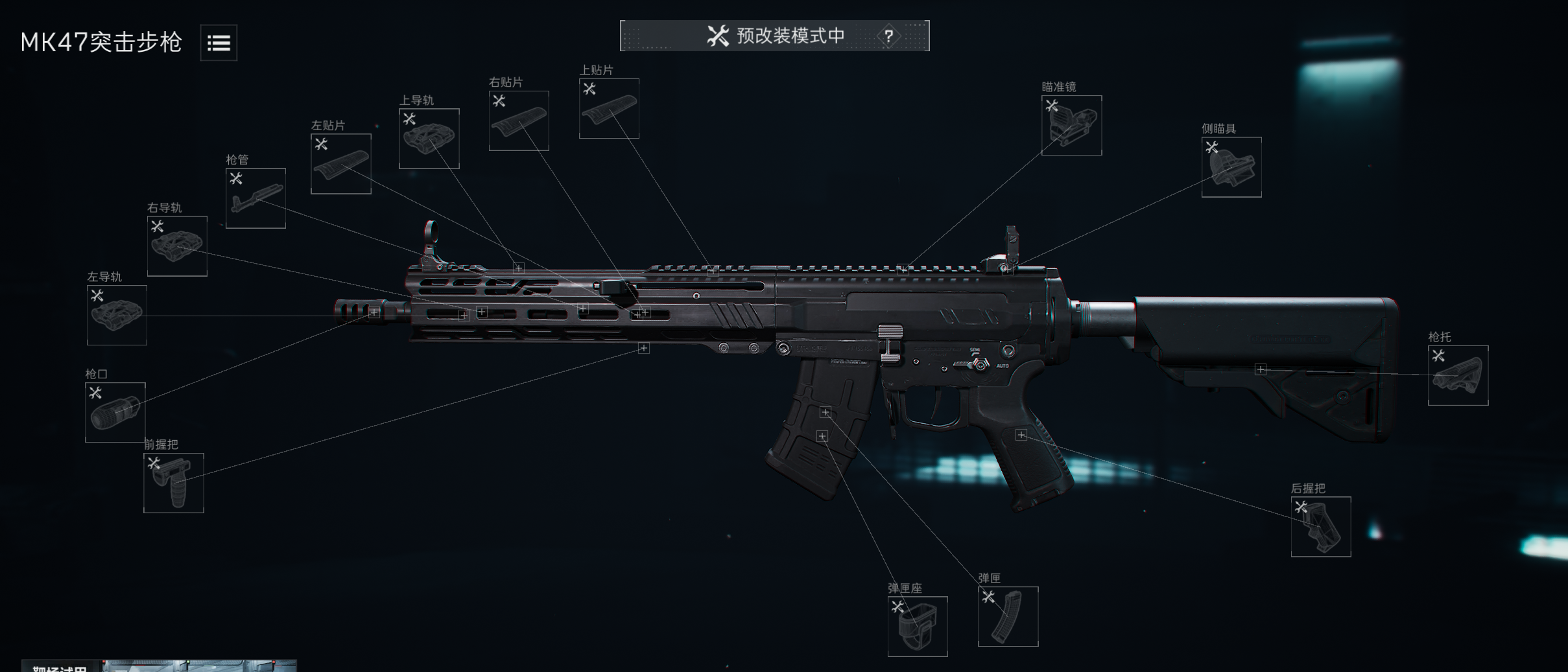Open the 前握把 foregrip slot
The height and width of the screenshot is (672, 1568).
point(174,483)
